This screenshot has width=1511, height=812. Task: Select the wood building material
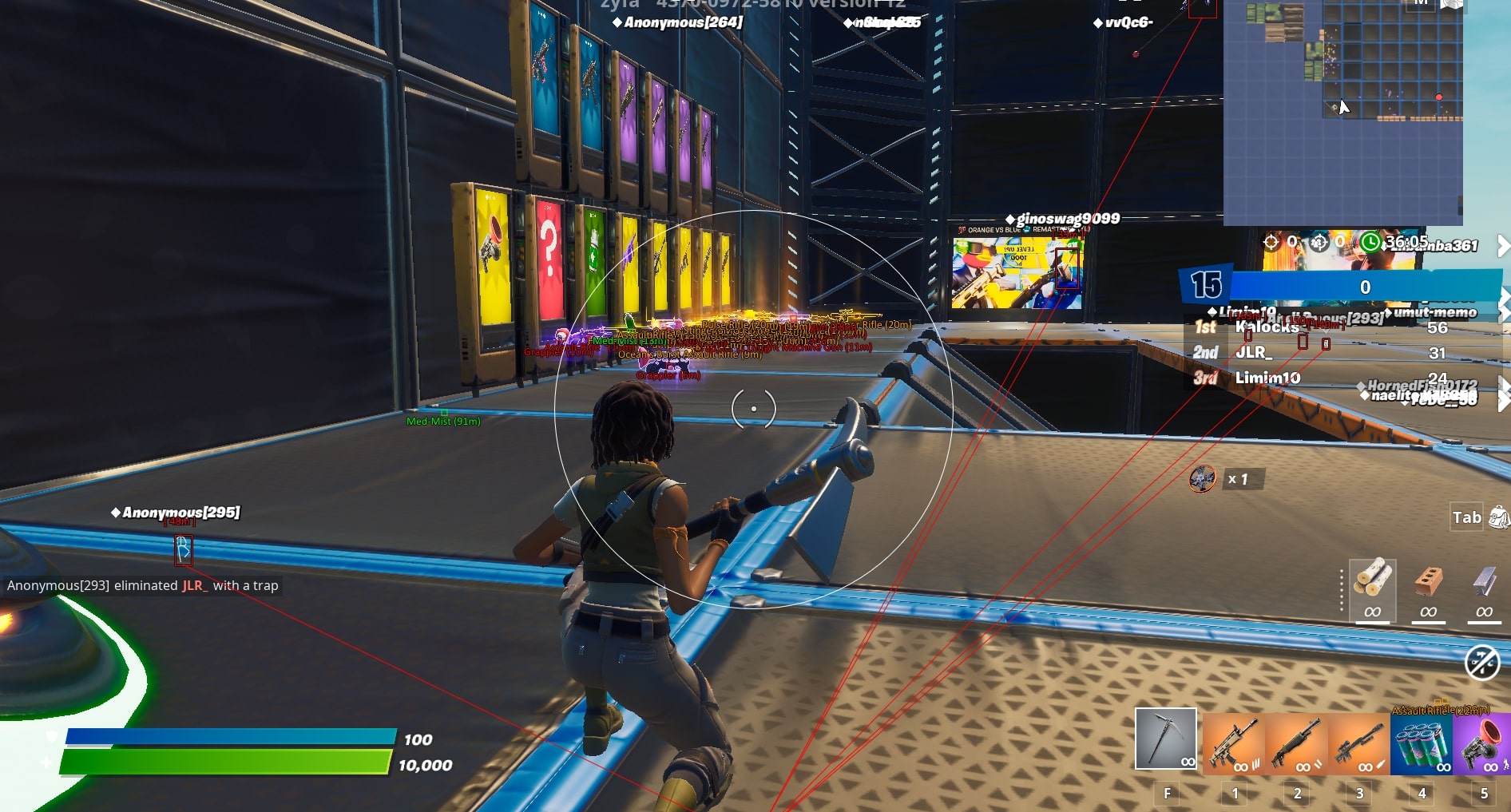[1372, 589]
